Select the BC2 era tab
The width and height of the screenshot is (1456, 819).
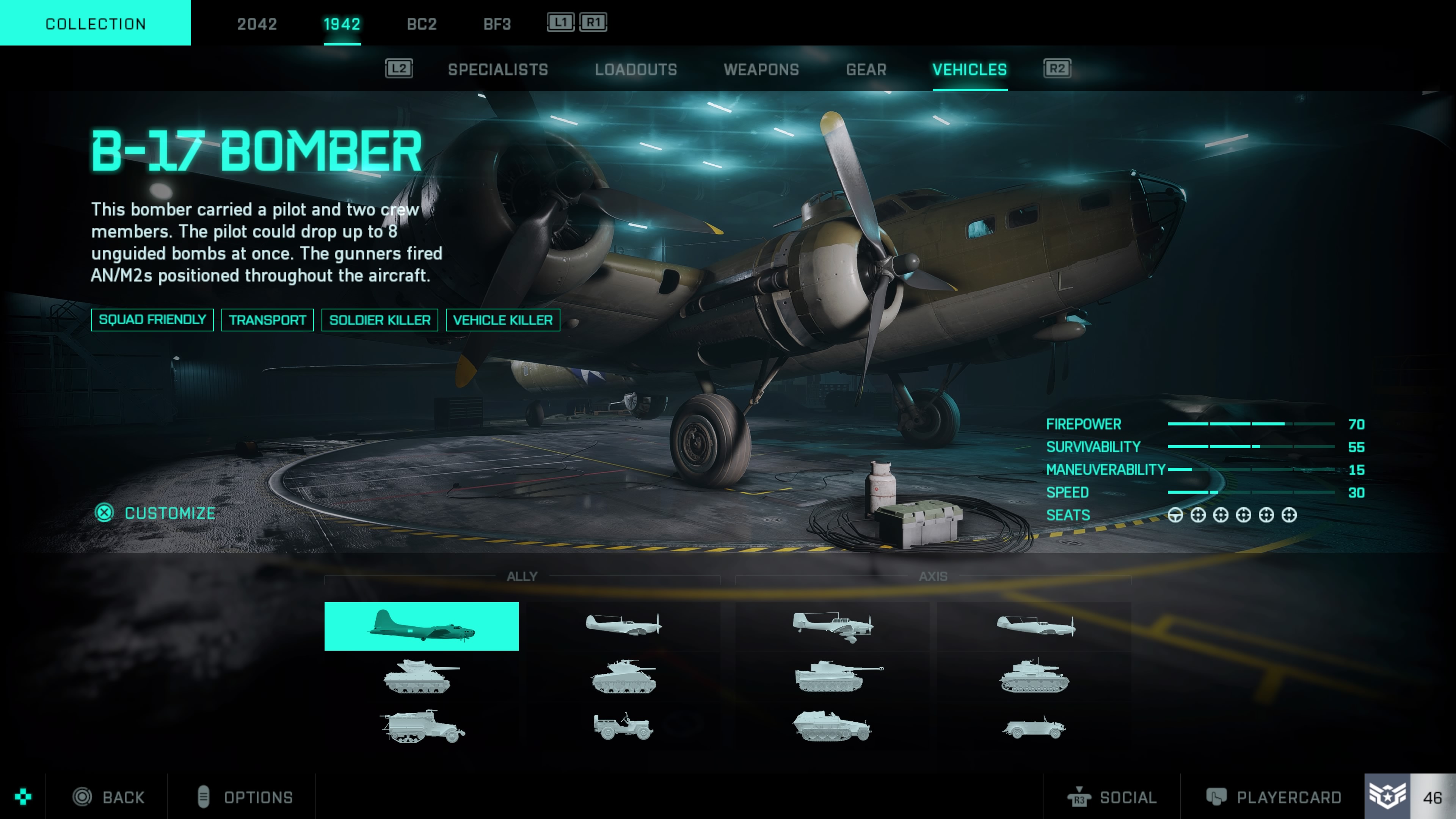[x=421, y=24]
